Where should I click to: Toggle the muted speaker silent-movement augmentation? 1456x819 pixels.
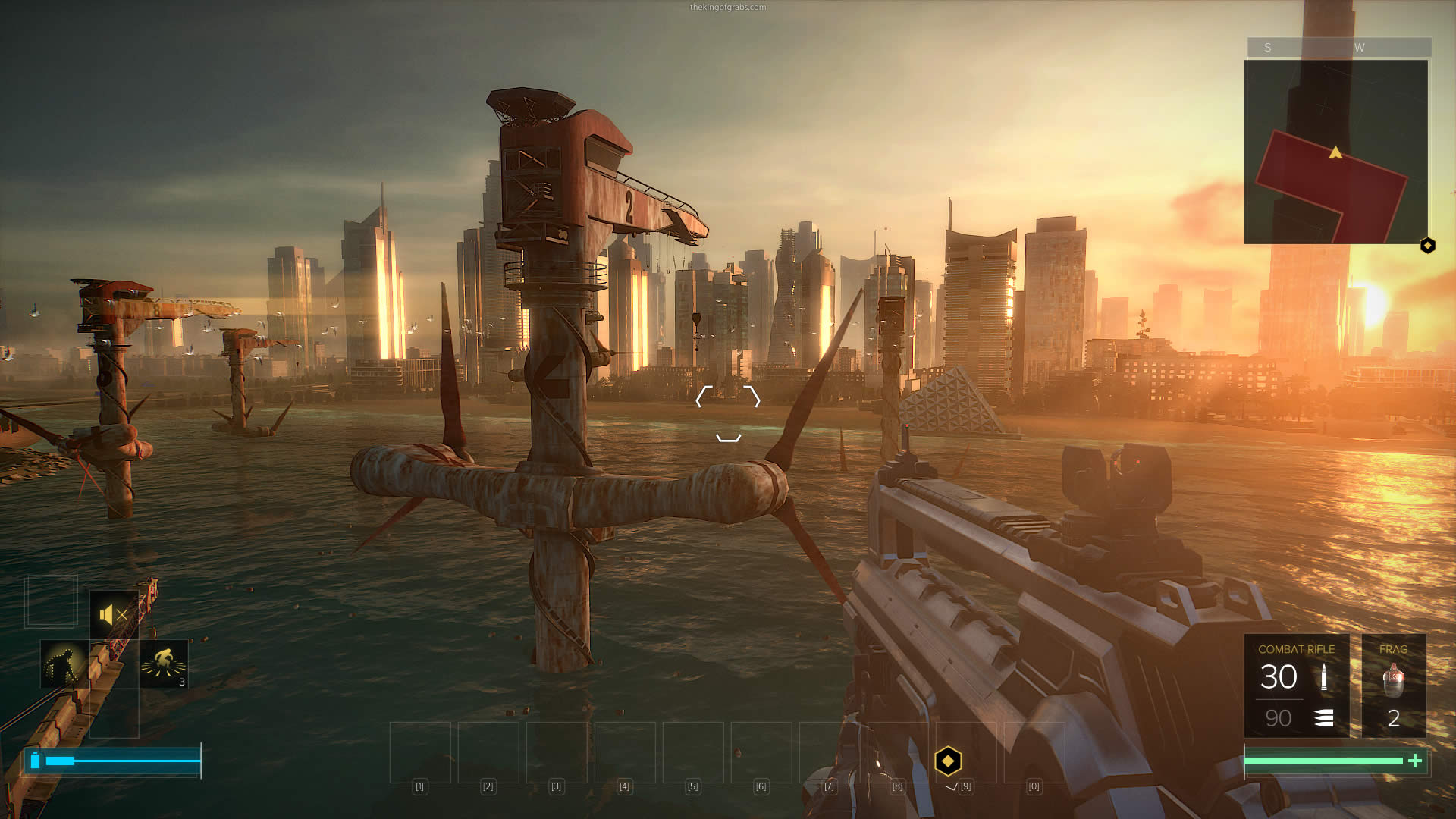coord(114,614)
